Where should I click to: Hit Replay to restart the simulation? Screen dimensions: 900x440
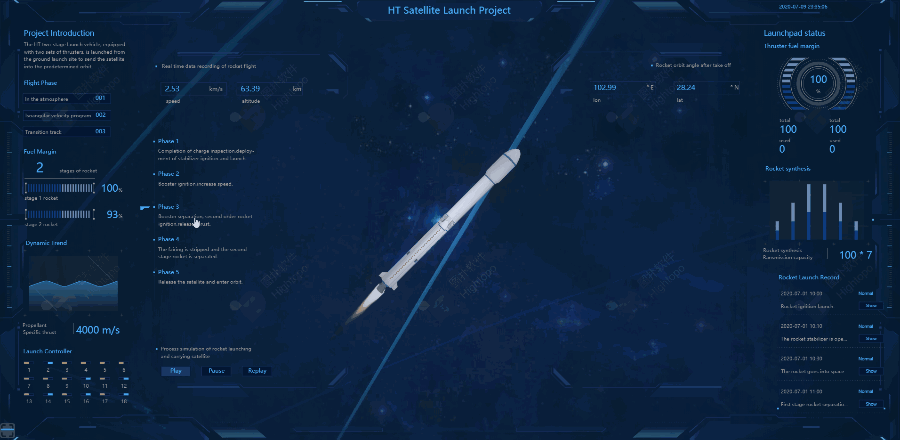point(257,371)
